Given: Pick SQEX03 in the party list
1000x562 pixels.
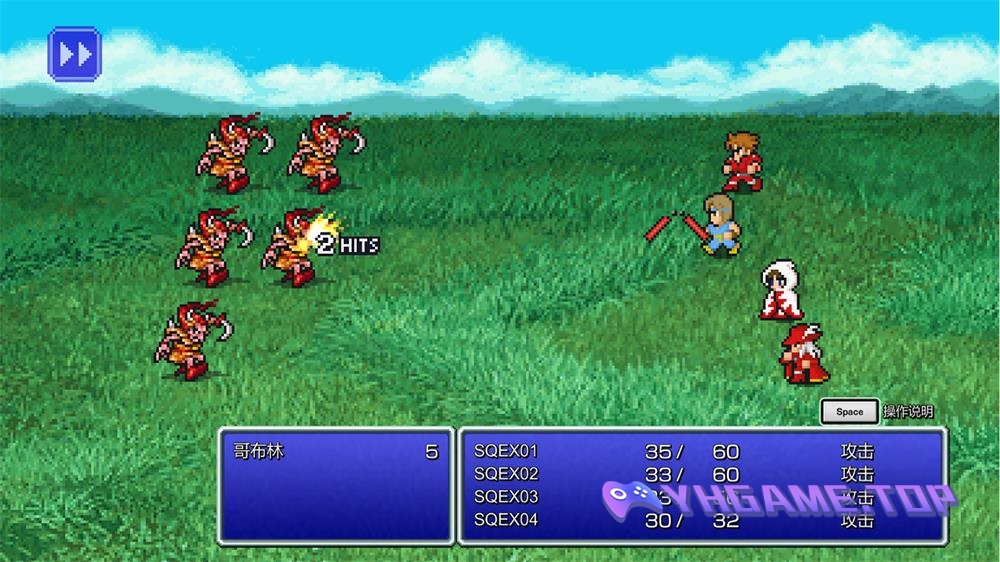Looking at the screenshot, I should click(506, 497).
